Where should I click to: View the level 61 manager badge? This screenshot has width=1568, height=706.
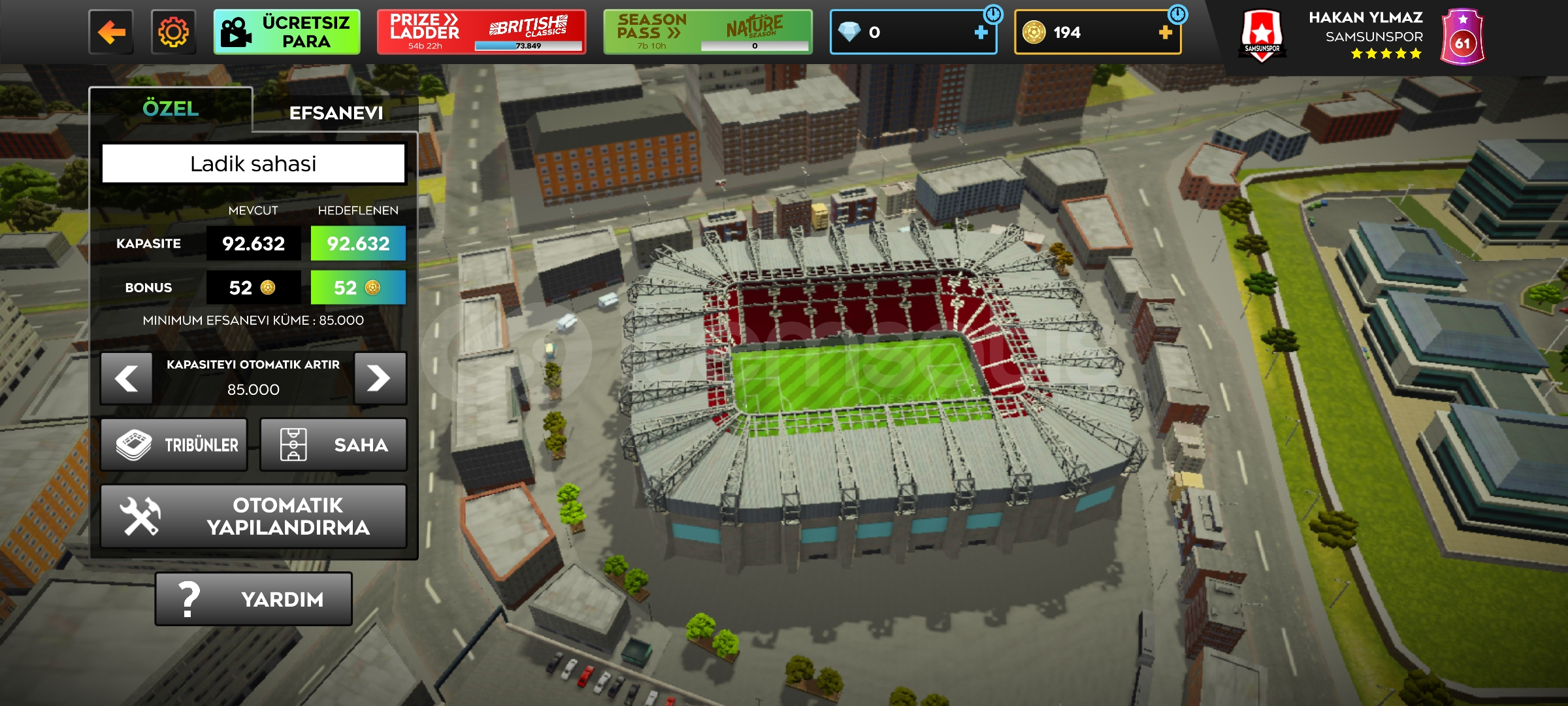(1462, 37)
